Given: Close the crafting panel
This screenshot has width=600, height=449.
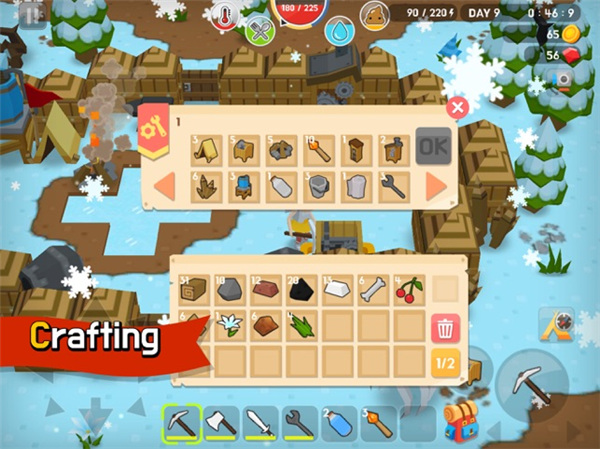Looking at the screenshot, I should [457, 107].
